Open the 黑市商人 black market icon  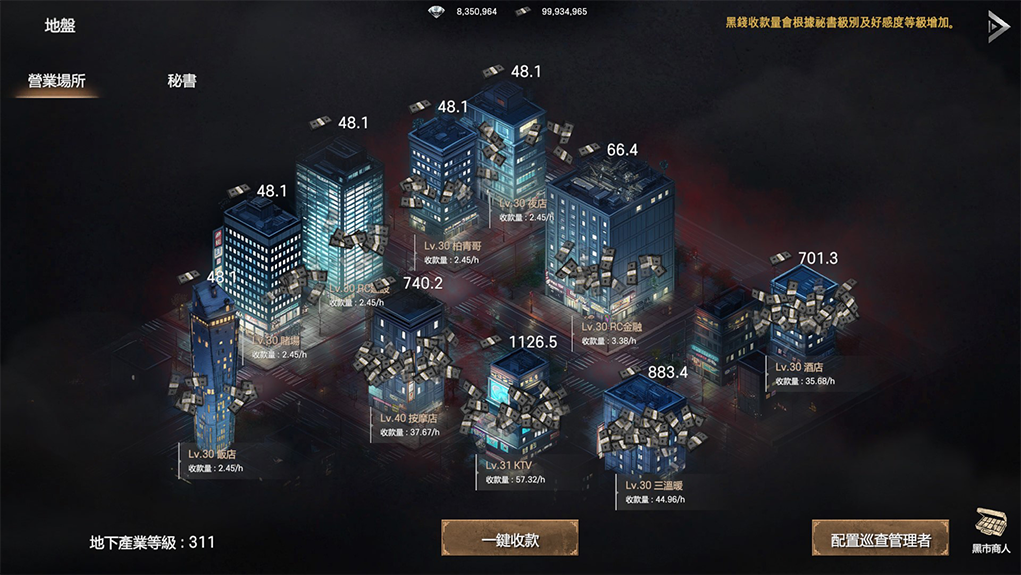tap(991, 528)
